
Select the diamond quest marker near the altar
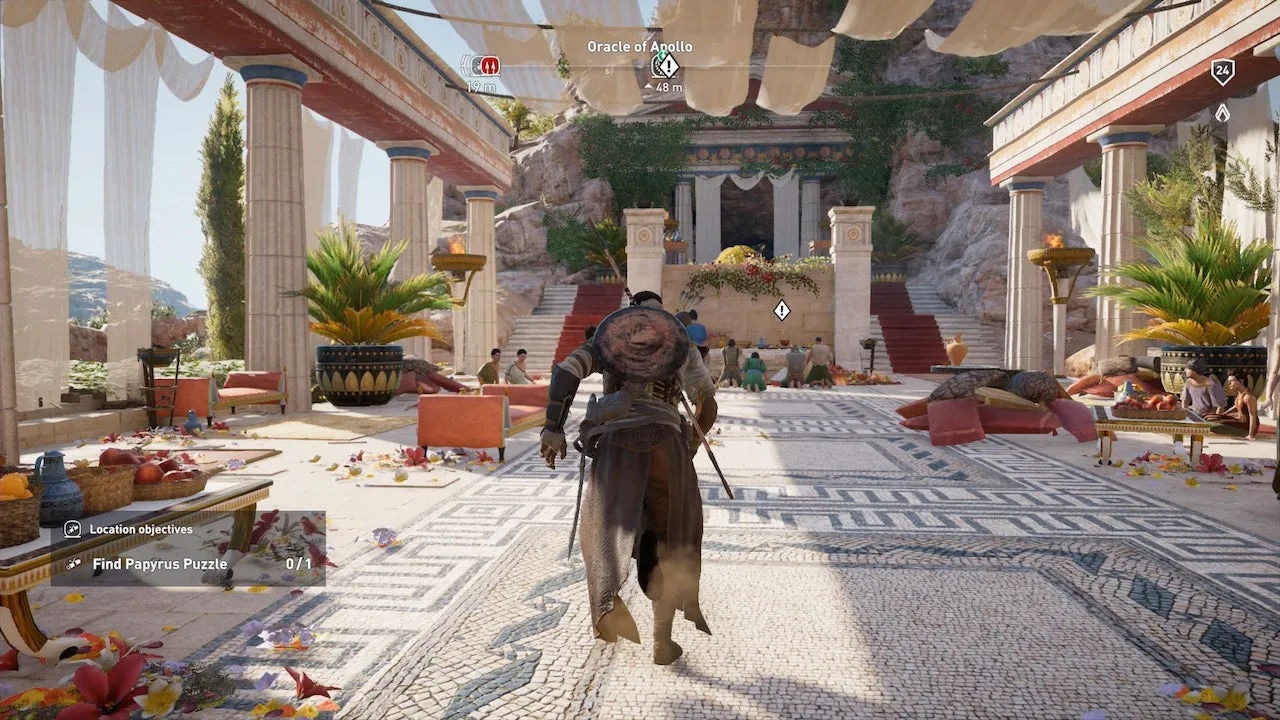(781, 310)
